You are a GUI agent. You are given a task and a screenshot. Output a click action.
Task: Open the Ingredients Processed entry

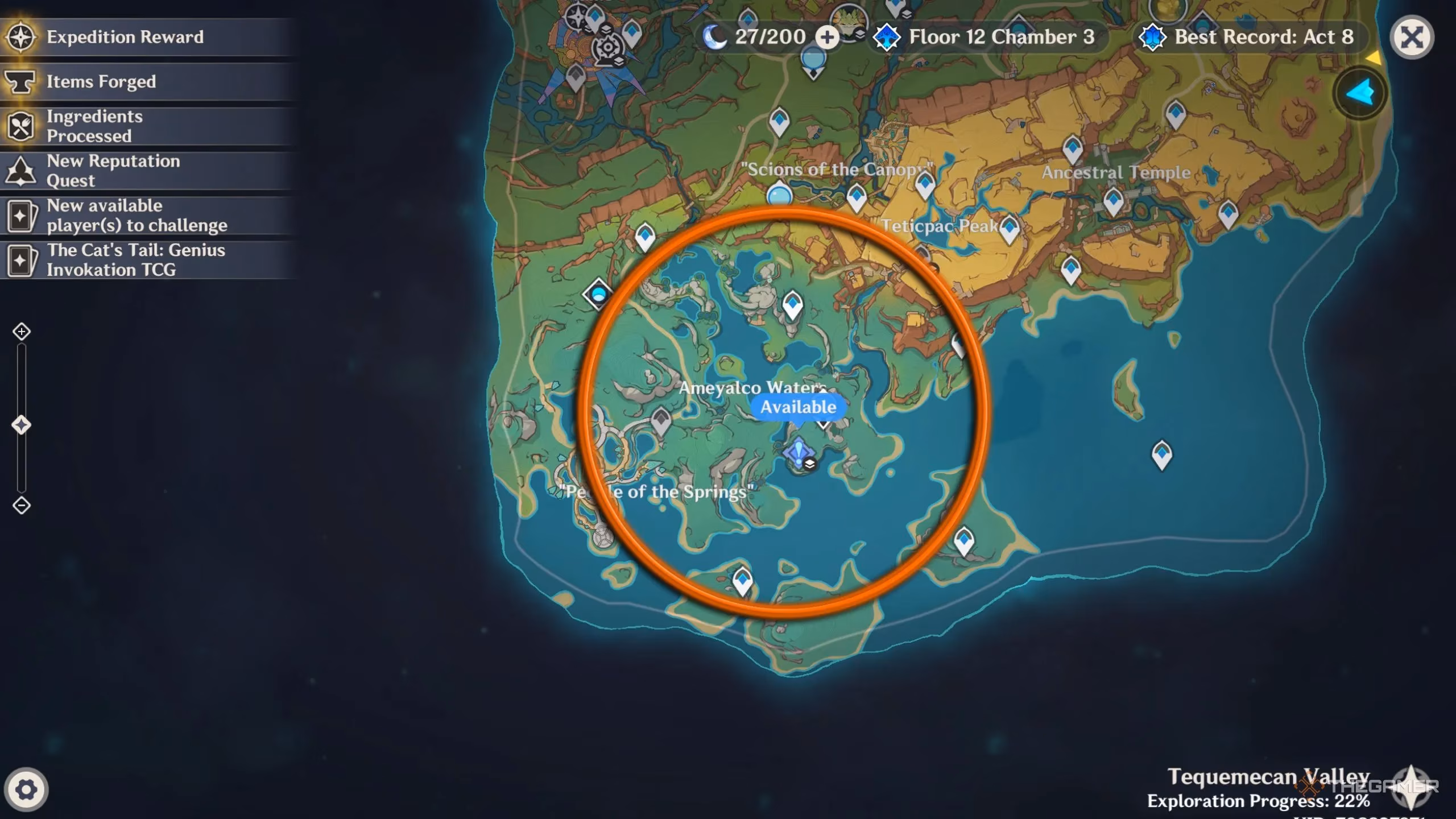[94, 126]
